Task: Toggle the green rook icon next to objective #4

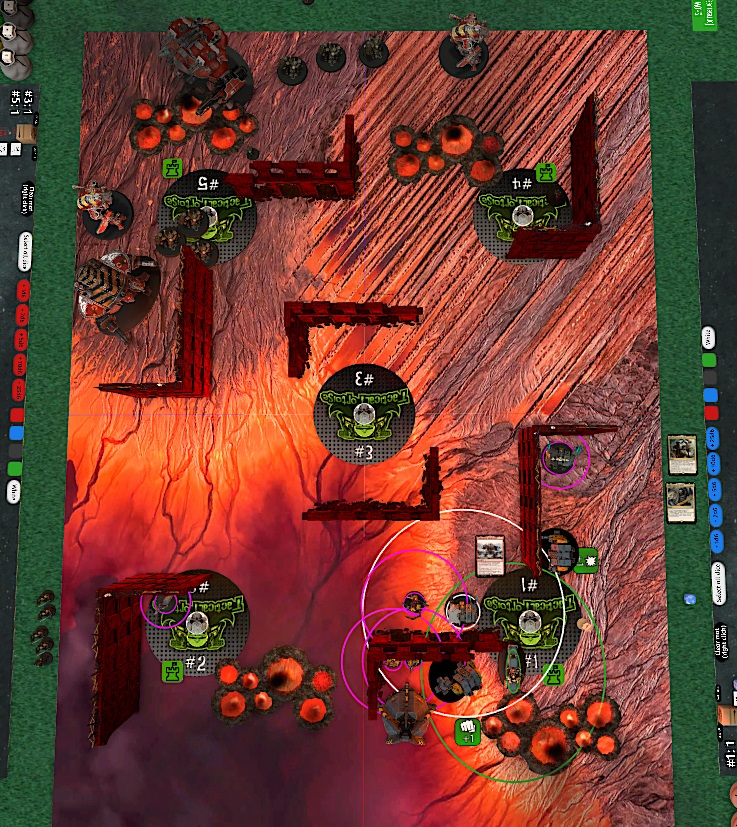Action: [x=545, y=173]
